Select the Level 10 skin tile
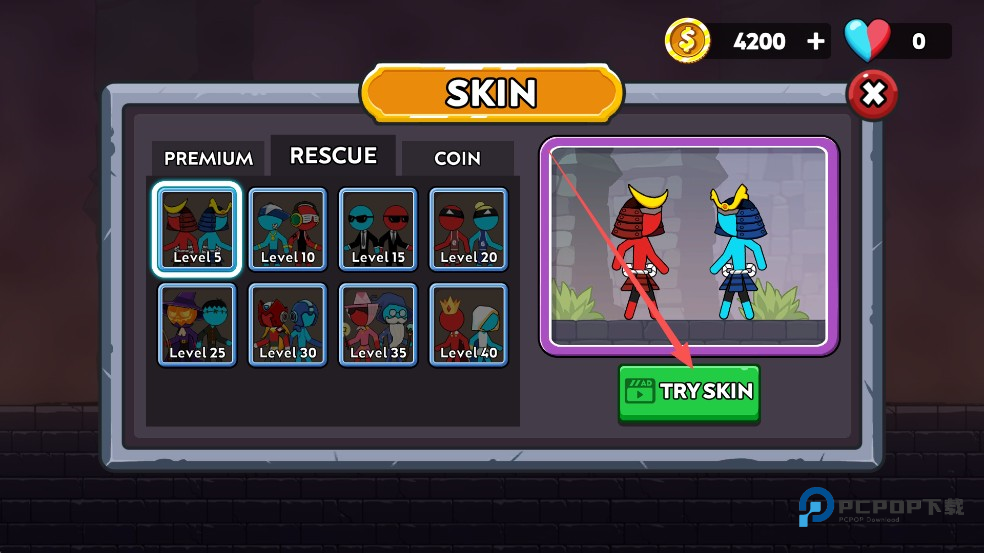This screenshot has width=984, height=553. (x=287, y=229)
